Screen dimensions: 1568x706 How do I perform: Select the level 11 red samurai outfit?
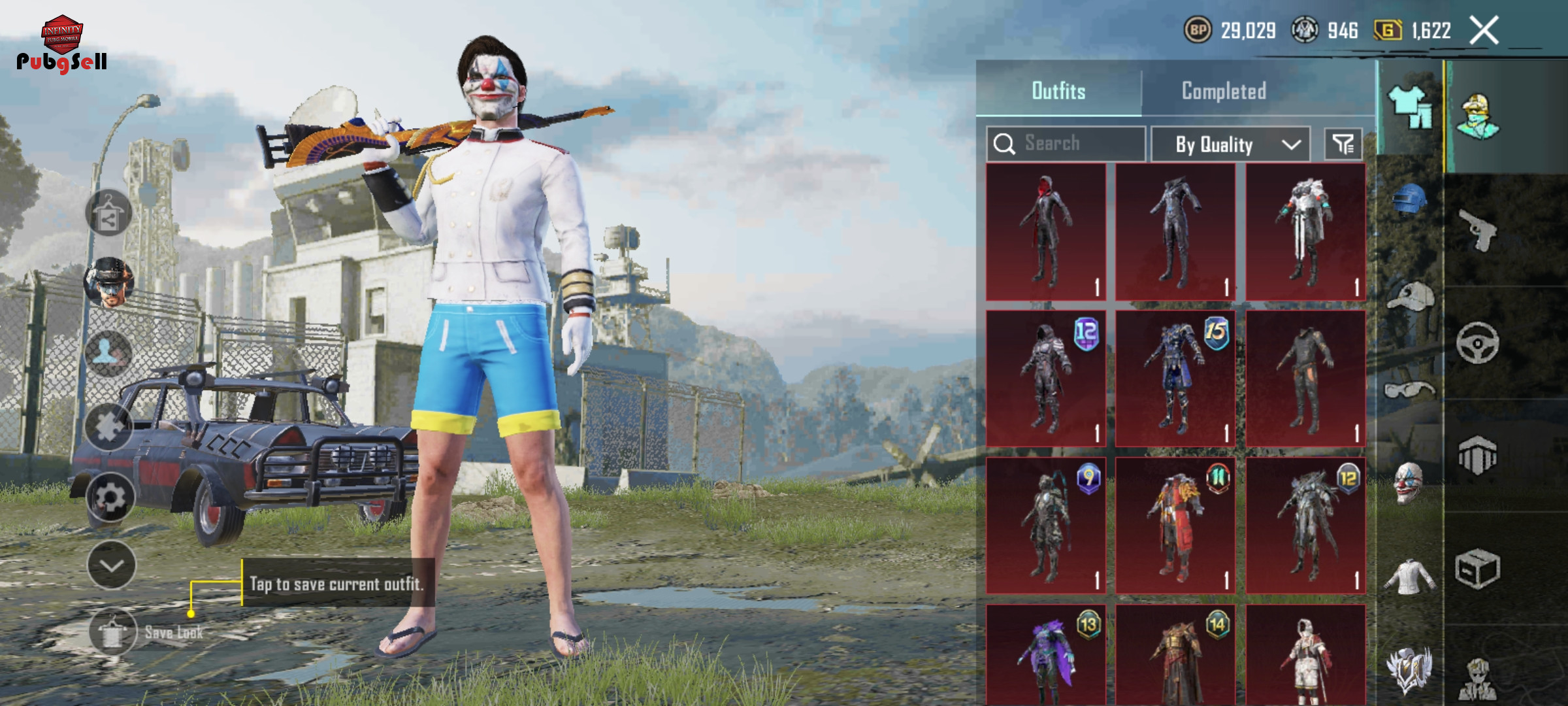click(1175, 526)
